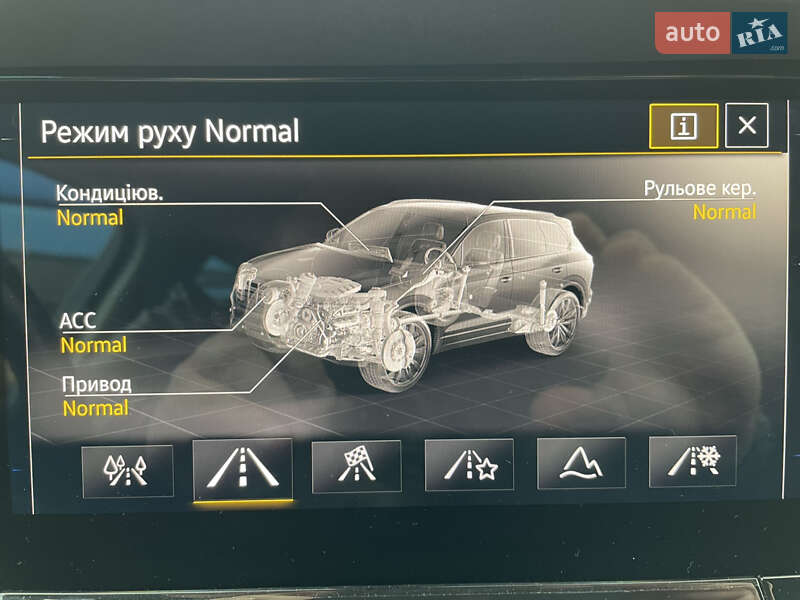Viewport: 800px width, 600px height.
Task: Select the Offroad mountain drive mode
Action: pyautogui.click(x=581, y=463)
